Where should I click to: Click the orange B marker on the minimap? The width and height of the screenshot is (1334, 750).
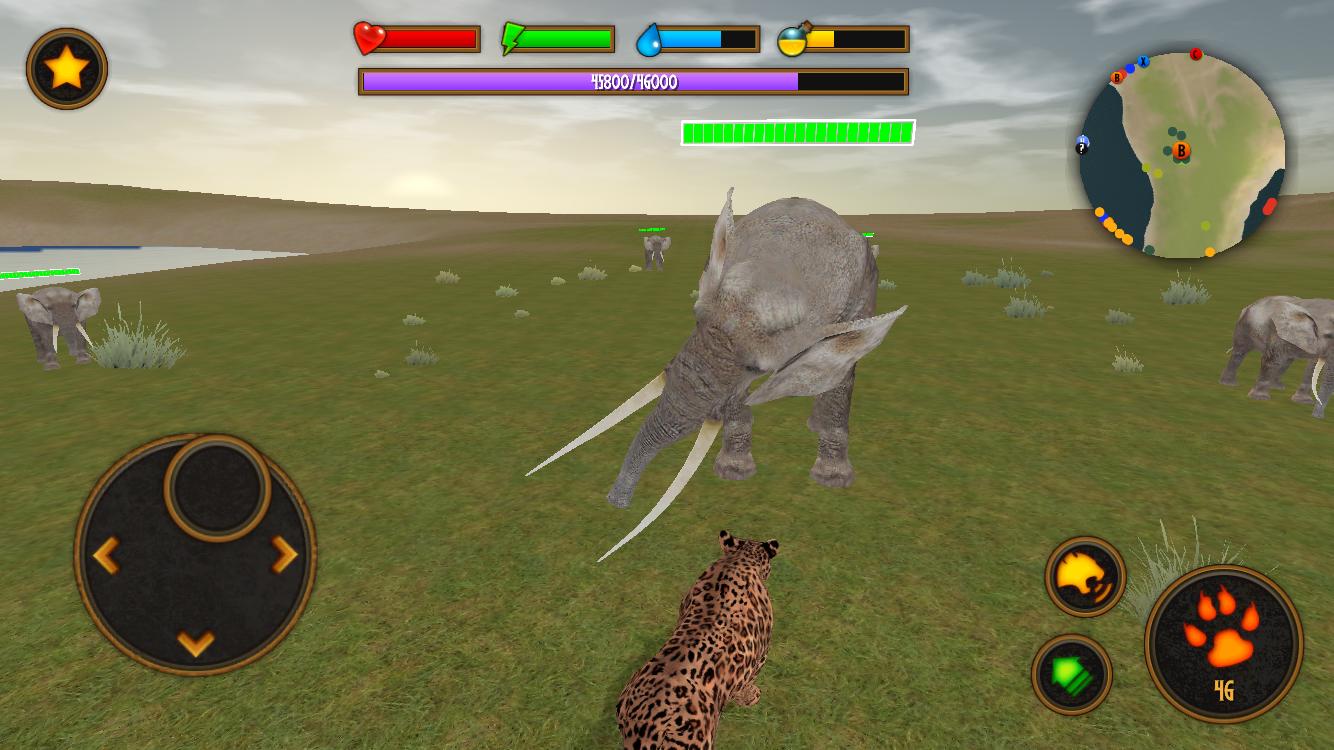coord(1184,150)
